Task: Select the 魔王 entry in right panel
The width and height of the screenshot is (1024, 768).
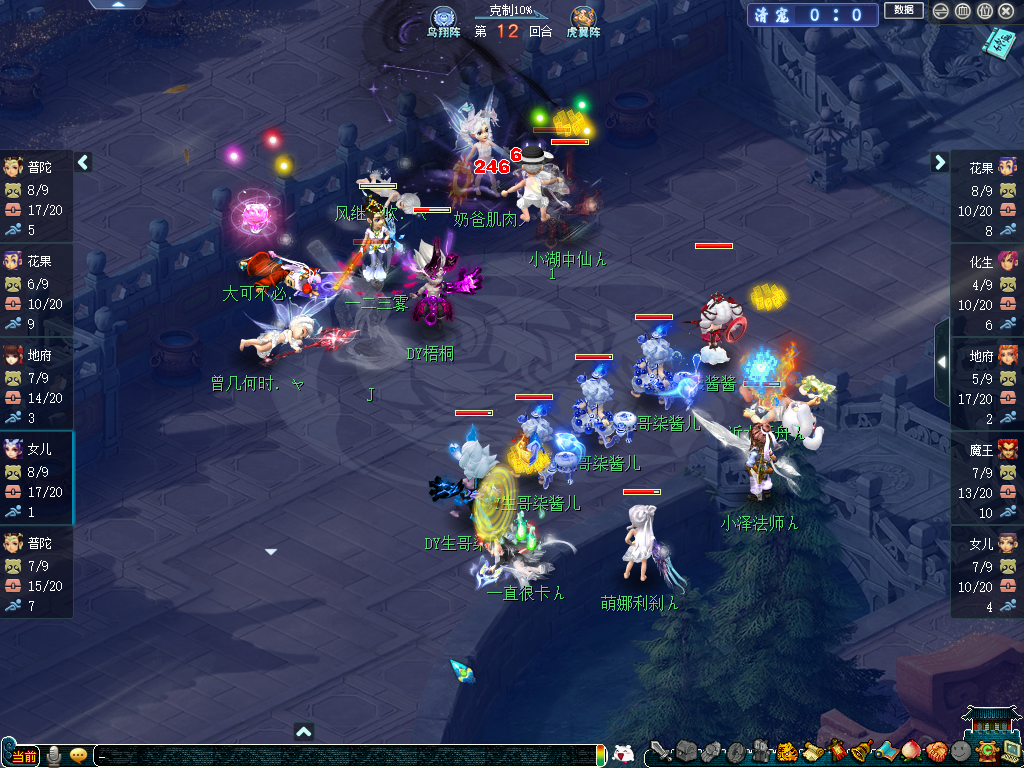Action: click(986, 471)
